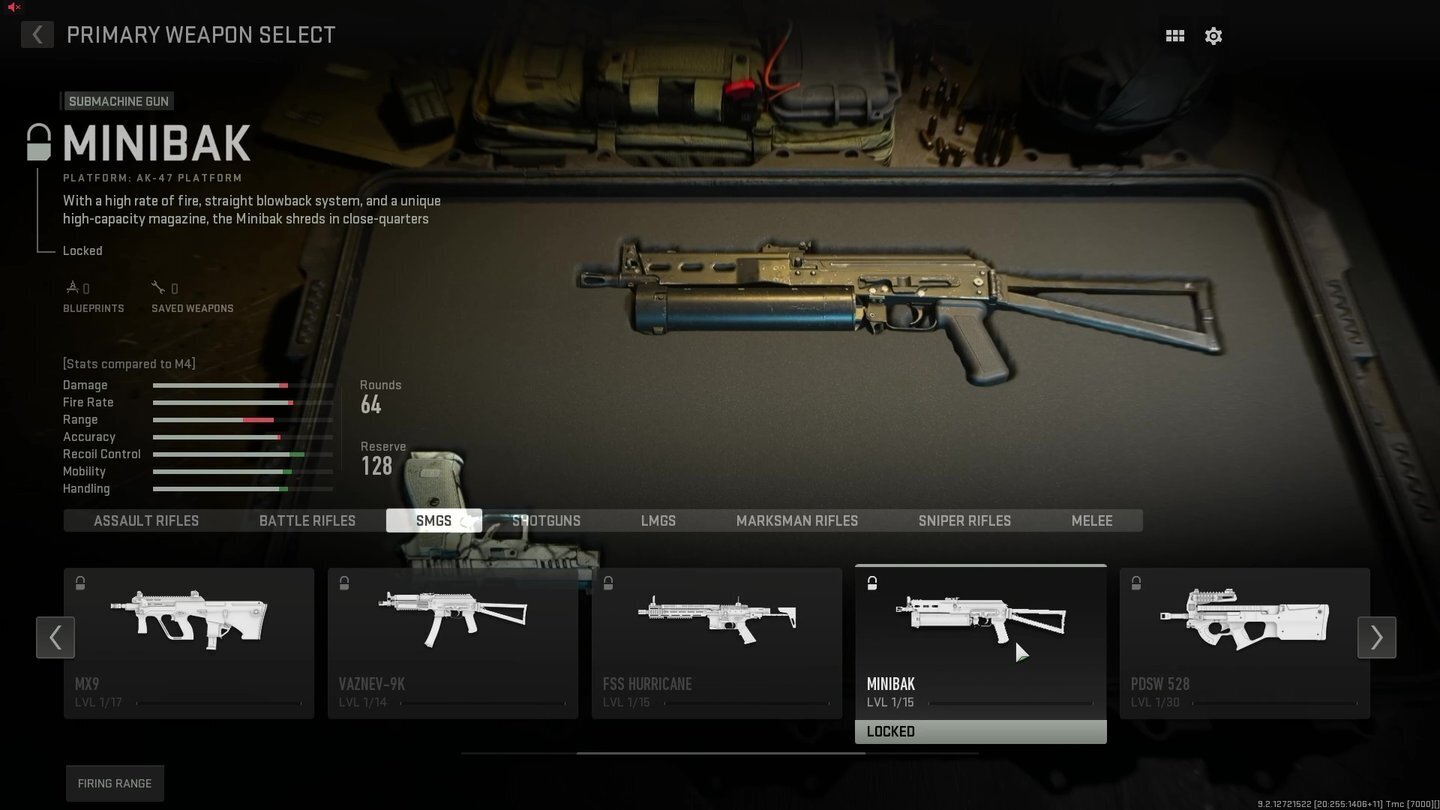Open the grid view icon at top right
The width and height of the screenshot is (1440, 810).
click(x=1174, y=35)
